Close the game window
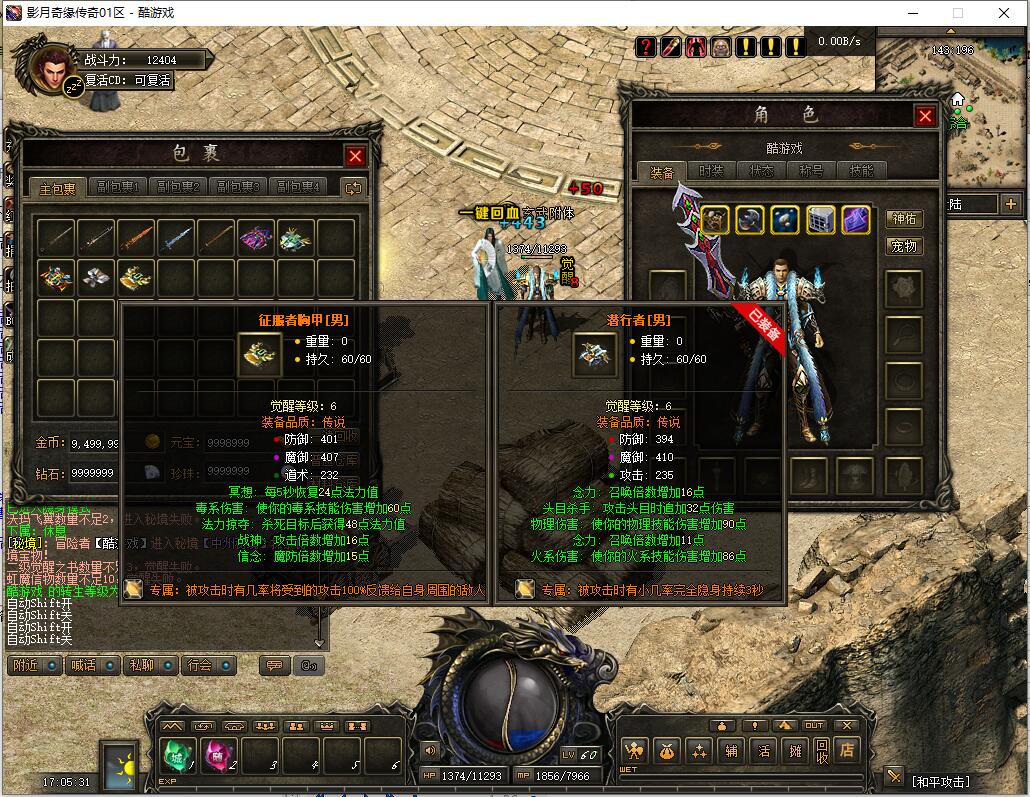Image resolution: width=1030 pixels, height=797 pixels. coord(1004,13)
